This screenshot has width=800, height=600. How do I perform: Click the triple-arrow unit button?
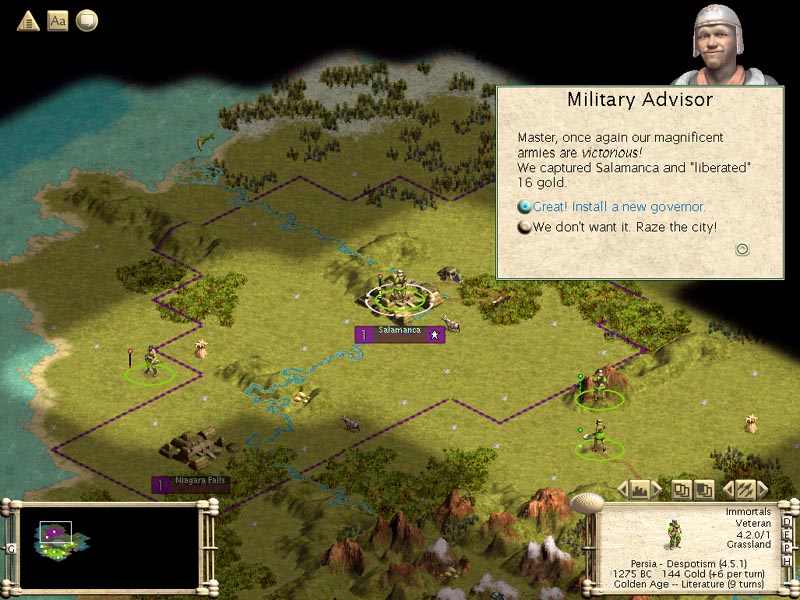click(745, 489)
